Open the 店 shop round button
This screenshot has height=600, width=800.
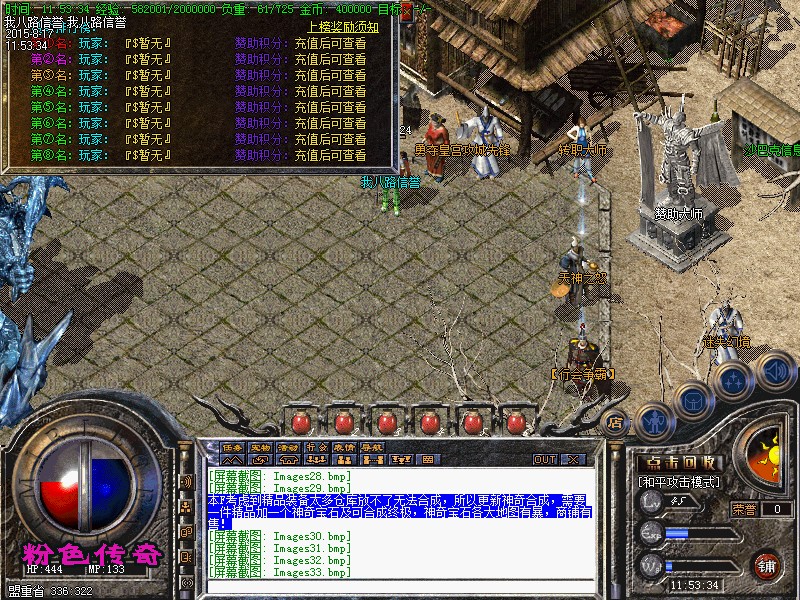point(616,423)
